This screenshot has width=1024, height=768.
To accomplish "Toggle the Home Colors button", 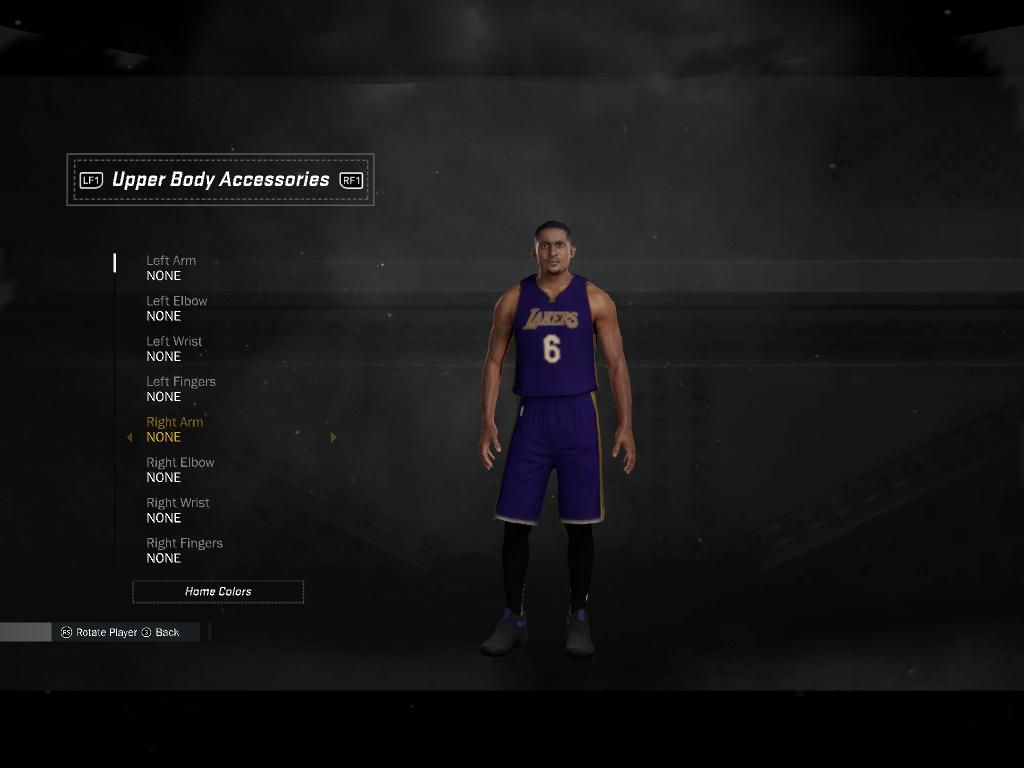I will coord(218,592).
